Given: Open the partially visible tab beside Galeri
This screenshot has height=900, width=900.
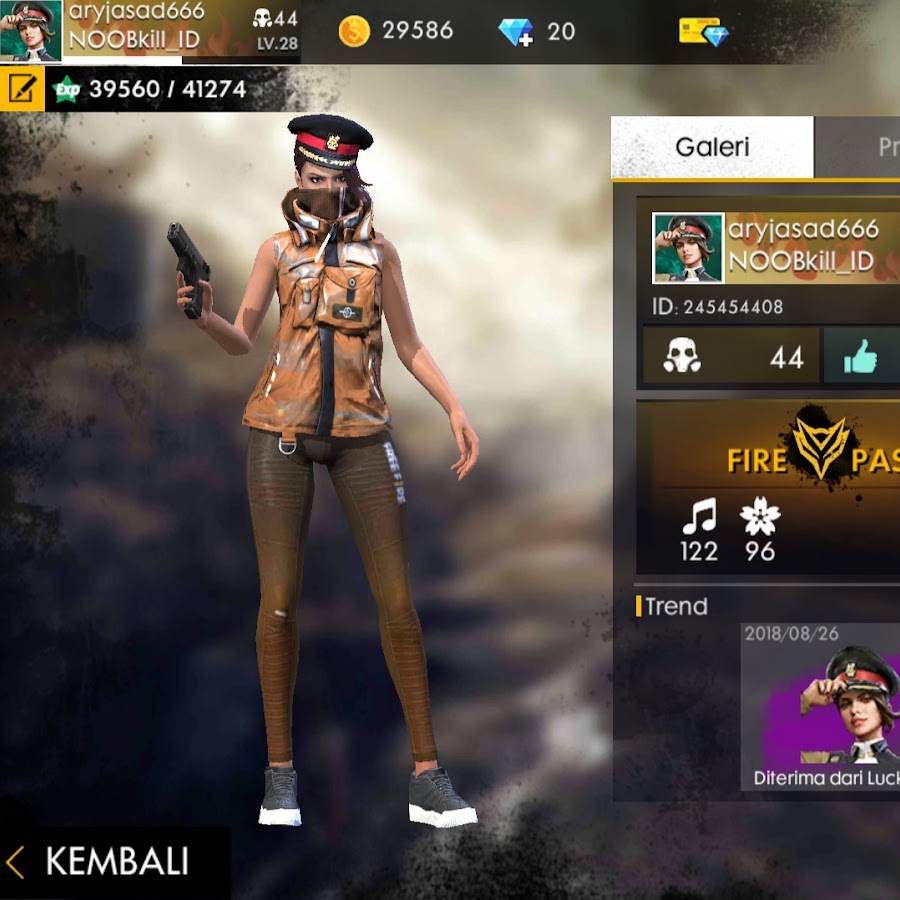Looking at the screenshot, I should (858, 147).
